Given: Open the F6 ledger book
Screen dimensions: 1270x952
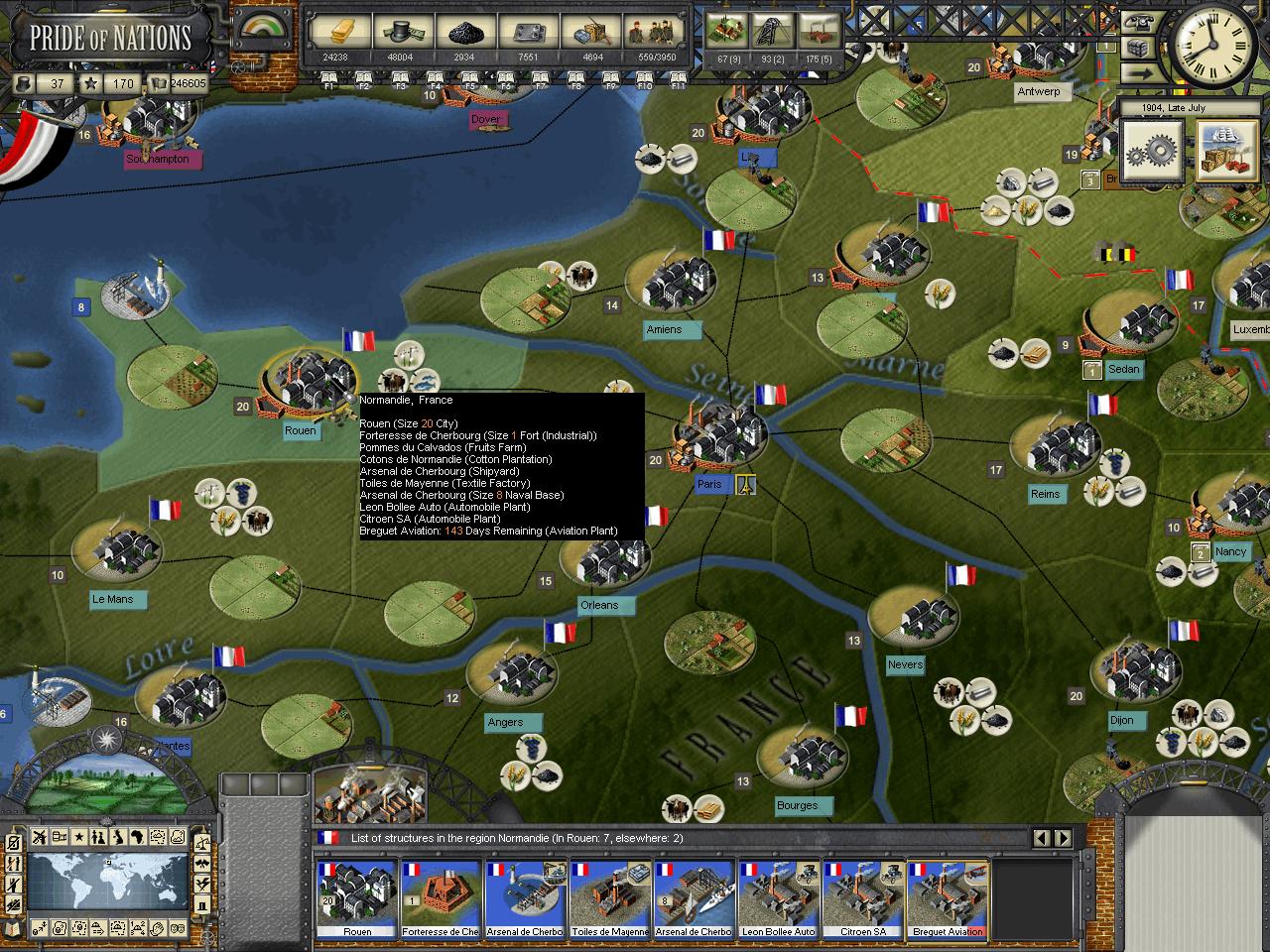Looking at the screenshot, I should [506, 78].
